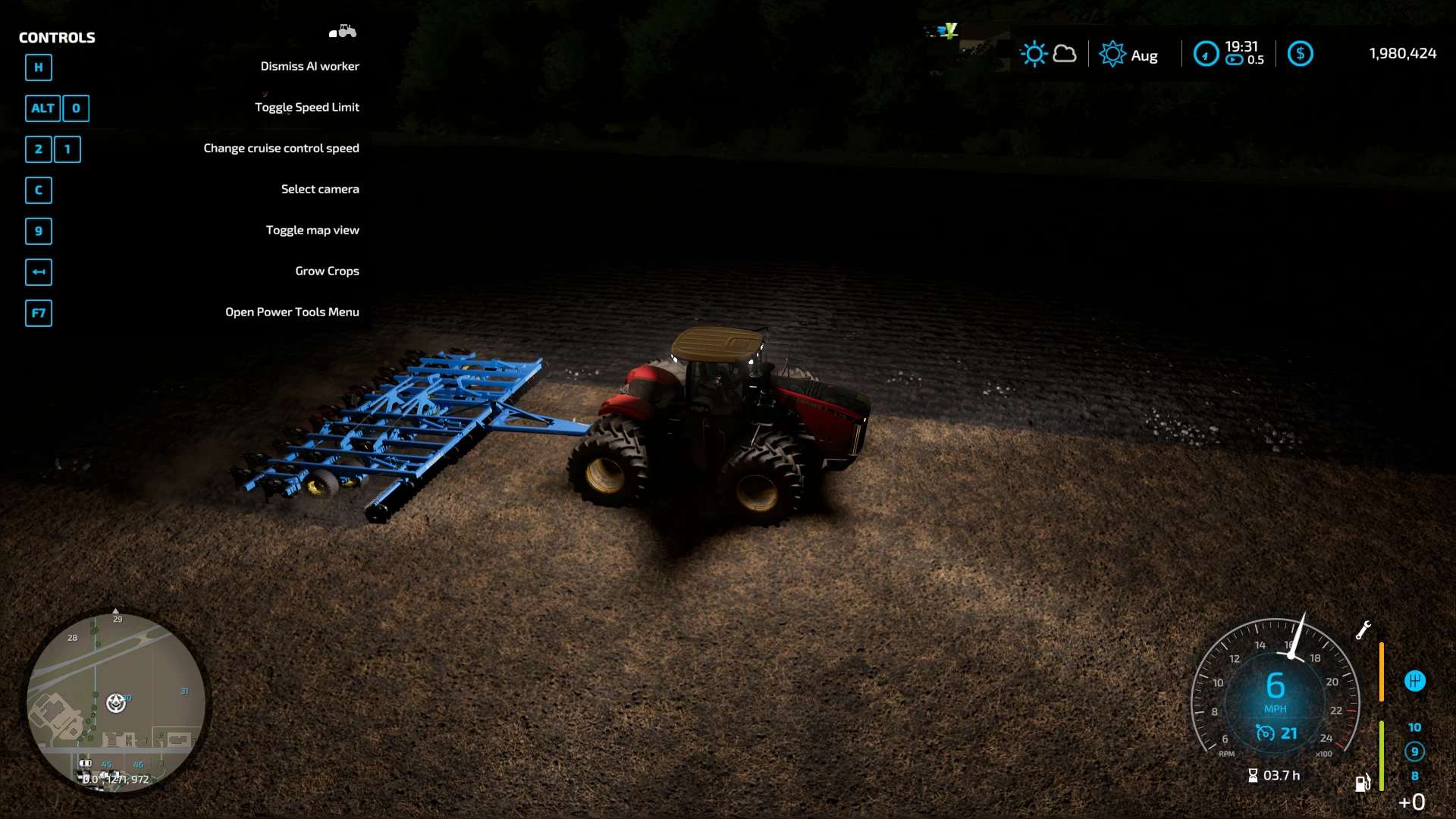
Task: Open the dollar money icon
Action: (x=1300, y=54)
